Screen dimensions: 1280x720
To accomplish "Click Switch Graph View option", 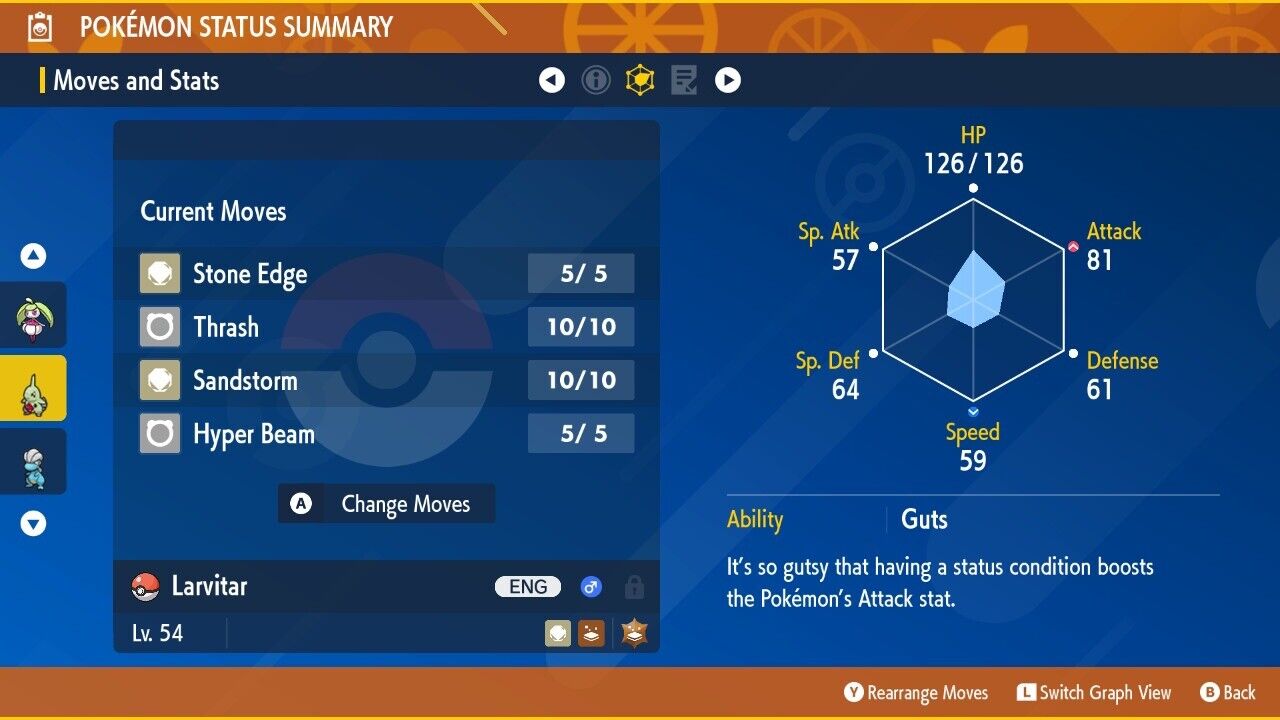I will tap(1094, 693).
